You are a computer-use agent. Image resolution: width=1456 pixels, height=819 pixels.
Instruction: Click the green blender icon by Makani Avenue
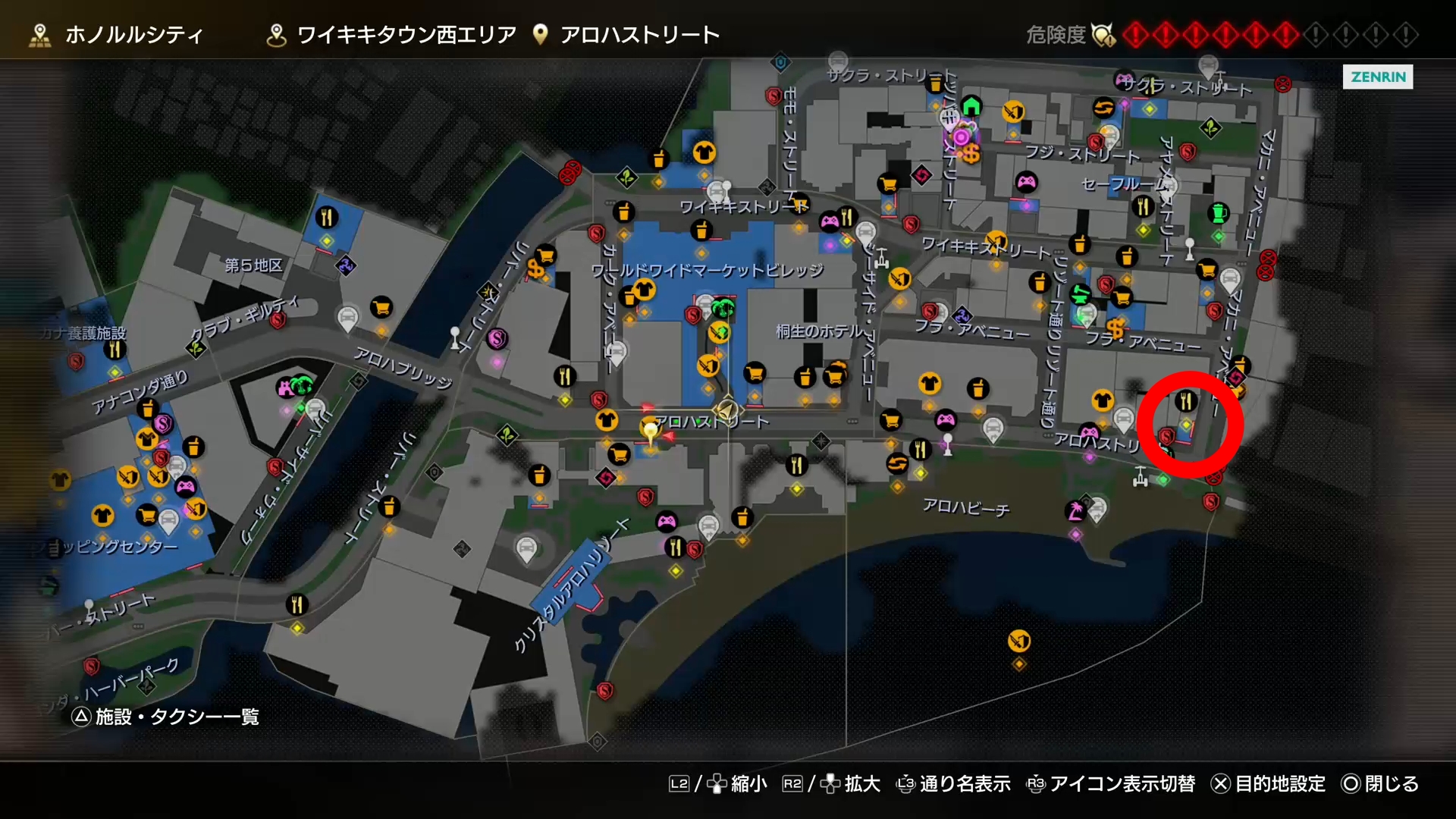pyautogui.click(x=1219, y=213)
